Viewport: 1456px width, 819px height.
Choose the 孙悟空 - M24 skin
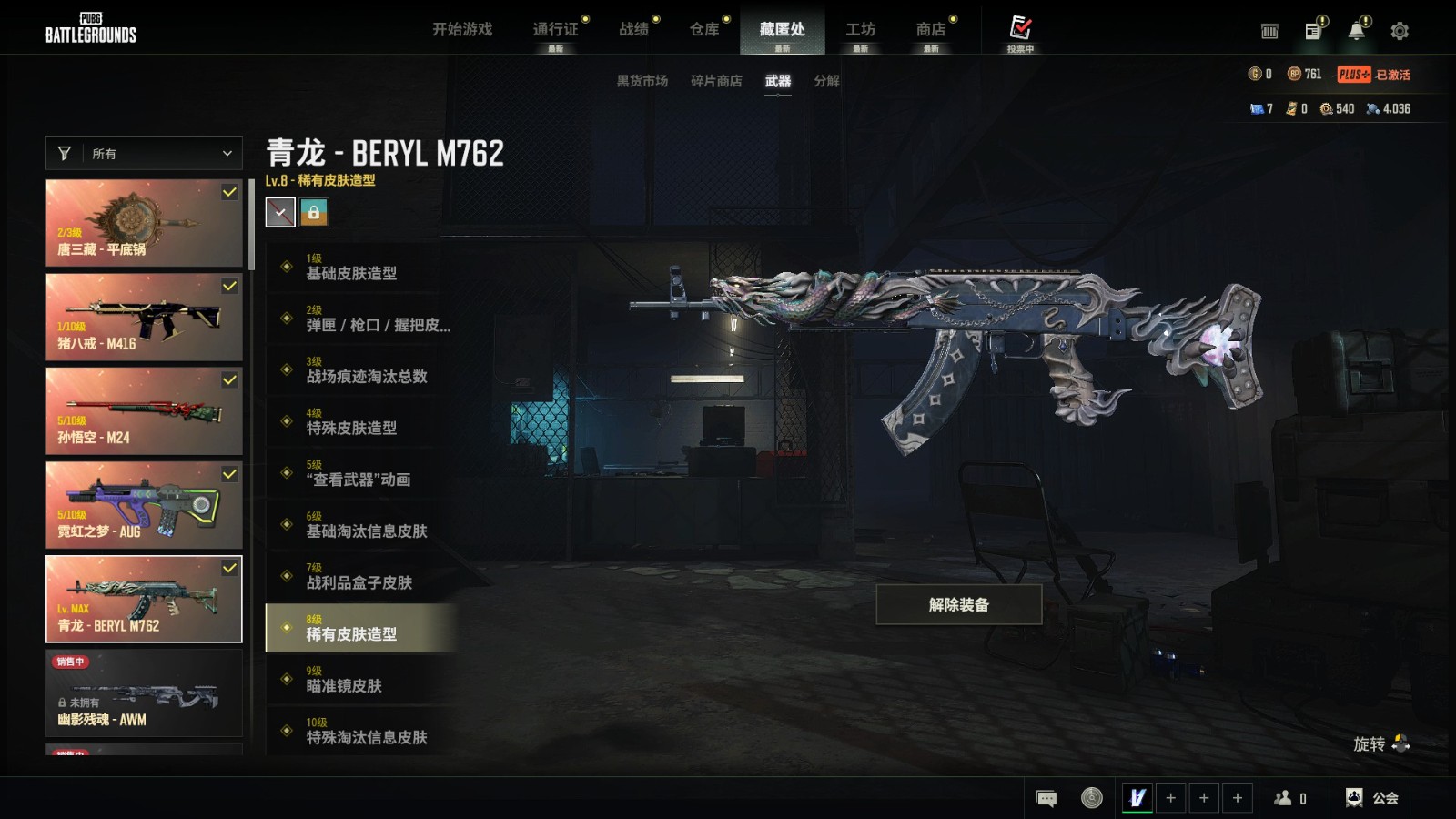click(144, 411)
